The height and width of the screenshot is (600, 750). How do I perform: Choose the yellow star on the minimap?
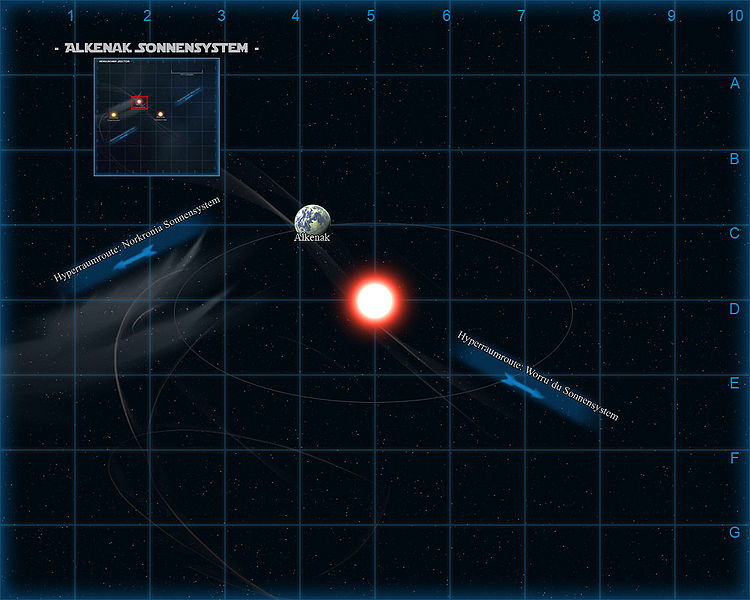pos(114,115)
